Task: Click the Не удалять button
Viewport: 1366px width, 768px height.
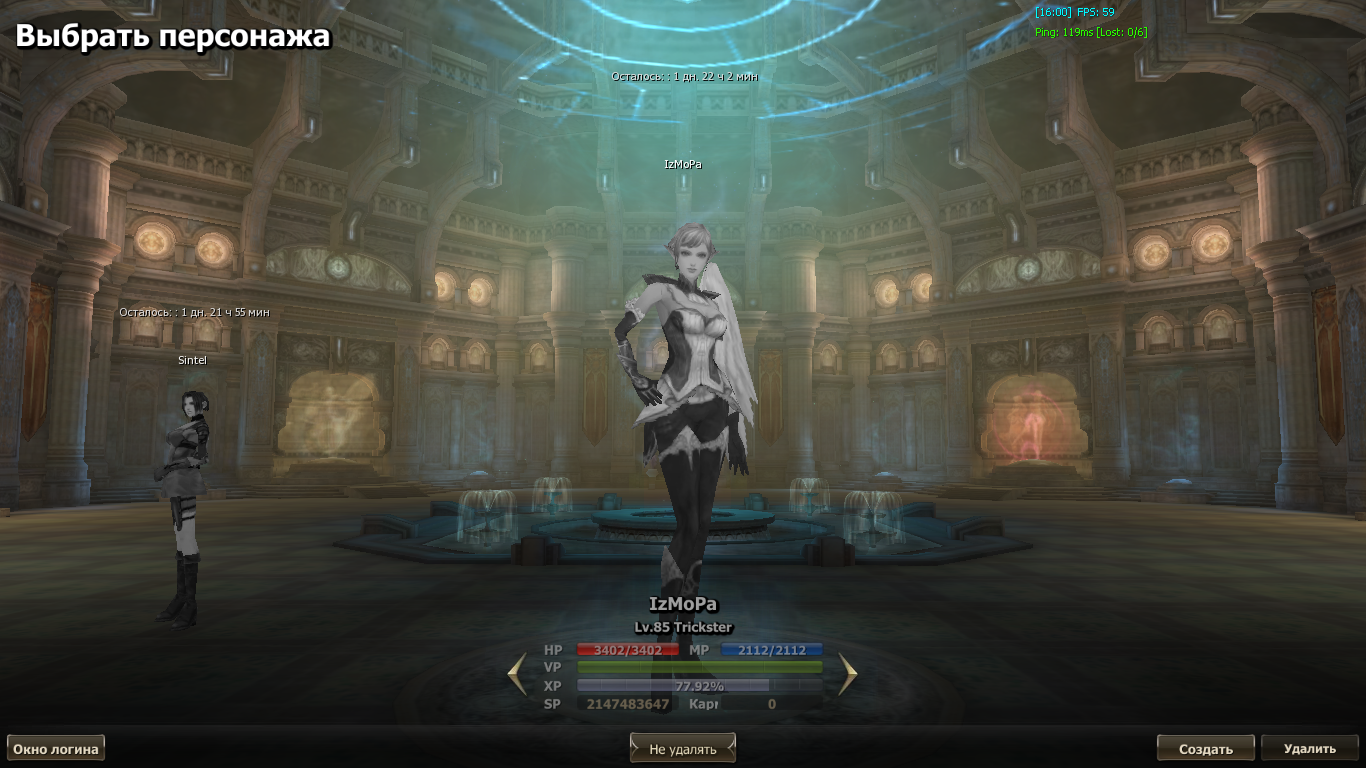Action: coord(683,748)
